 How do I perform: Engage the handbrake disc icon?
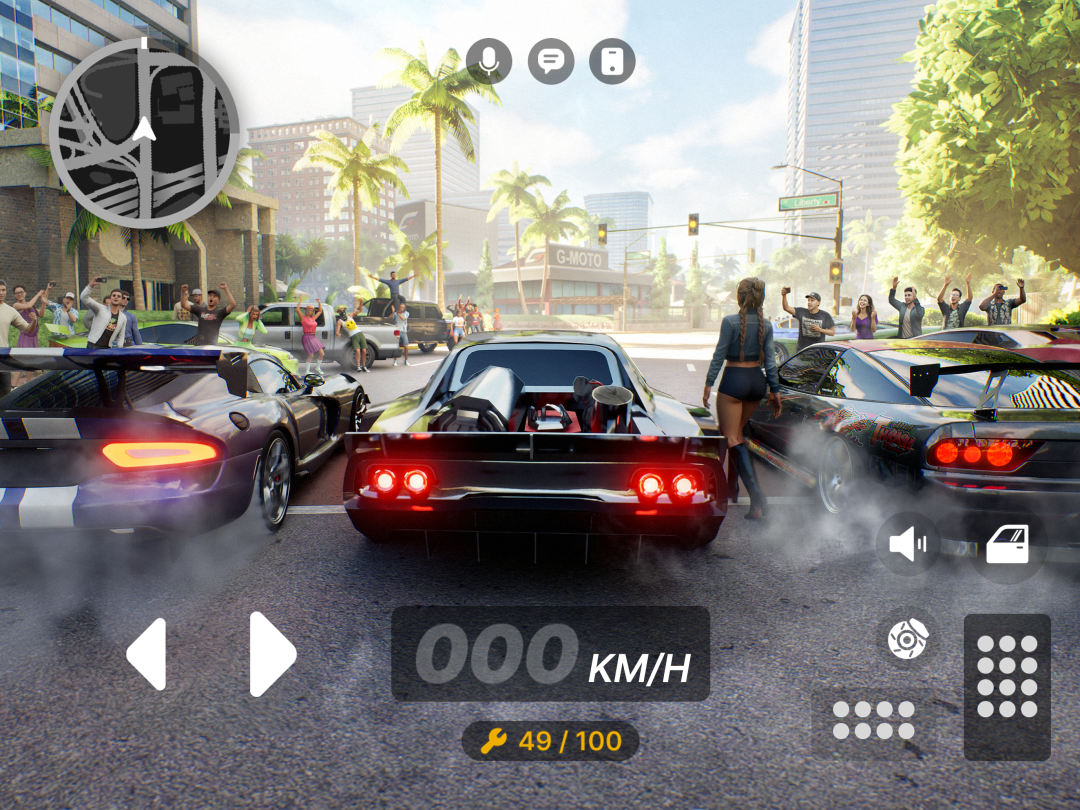point(908,637)
